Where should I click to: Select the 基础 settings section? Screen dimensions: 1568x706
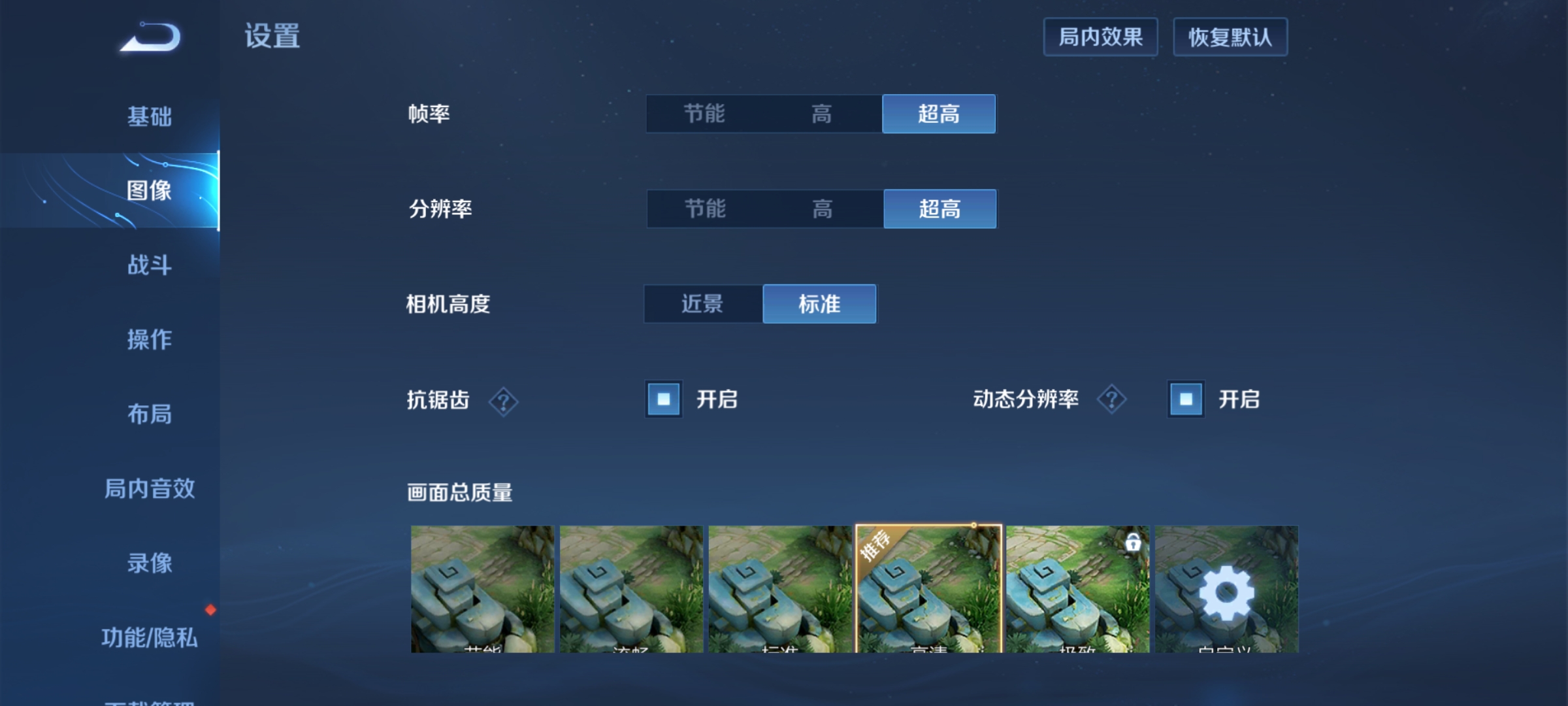pos(150,116)
